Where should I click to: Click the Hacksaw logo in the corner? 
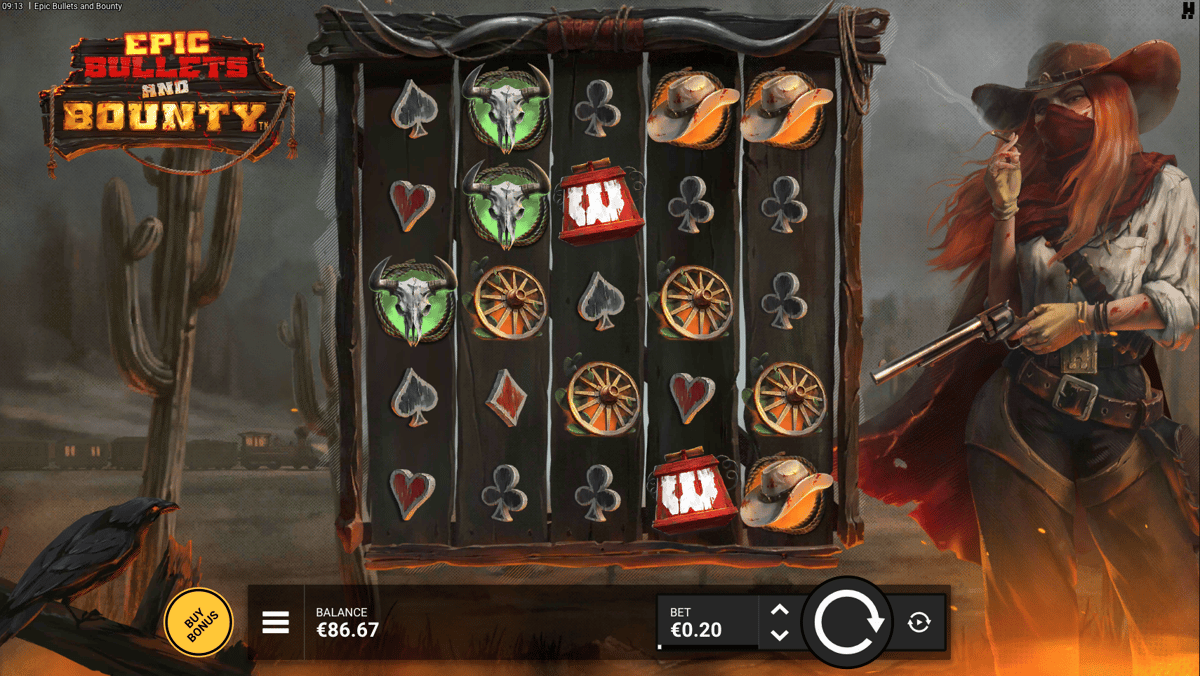[1187, 10]
